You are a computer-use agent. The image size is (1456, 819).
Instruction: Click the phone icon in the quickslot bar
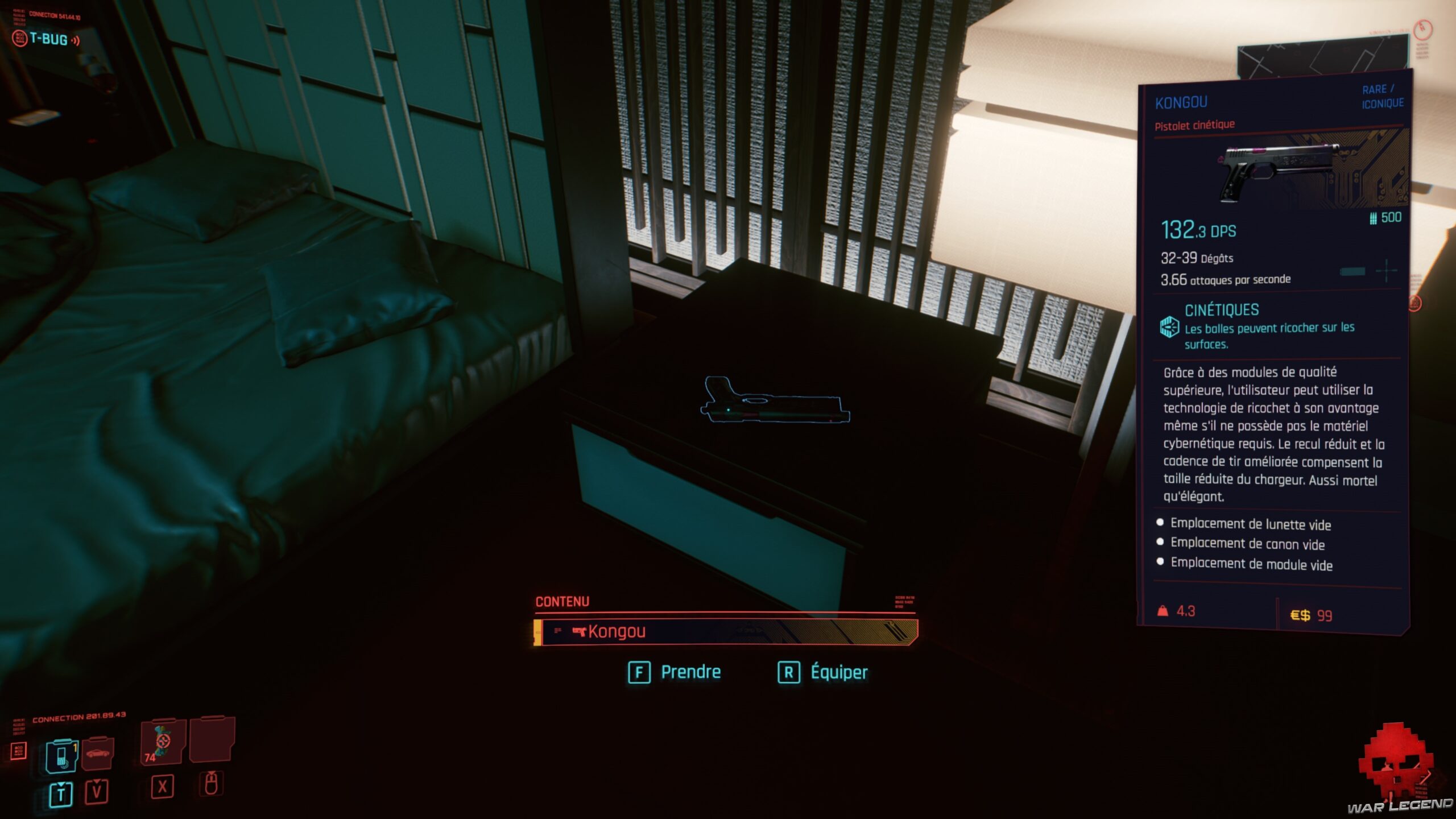pyautogui.click(x=61, y=756)
